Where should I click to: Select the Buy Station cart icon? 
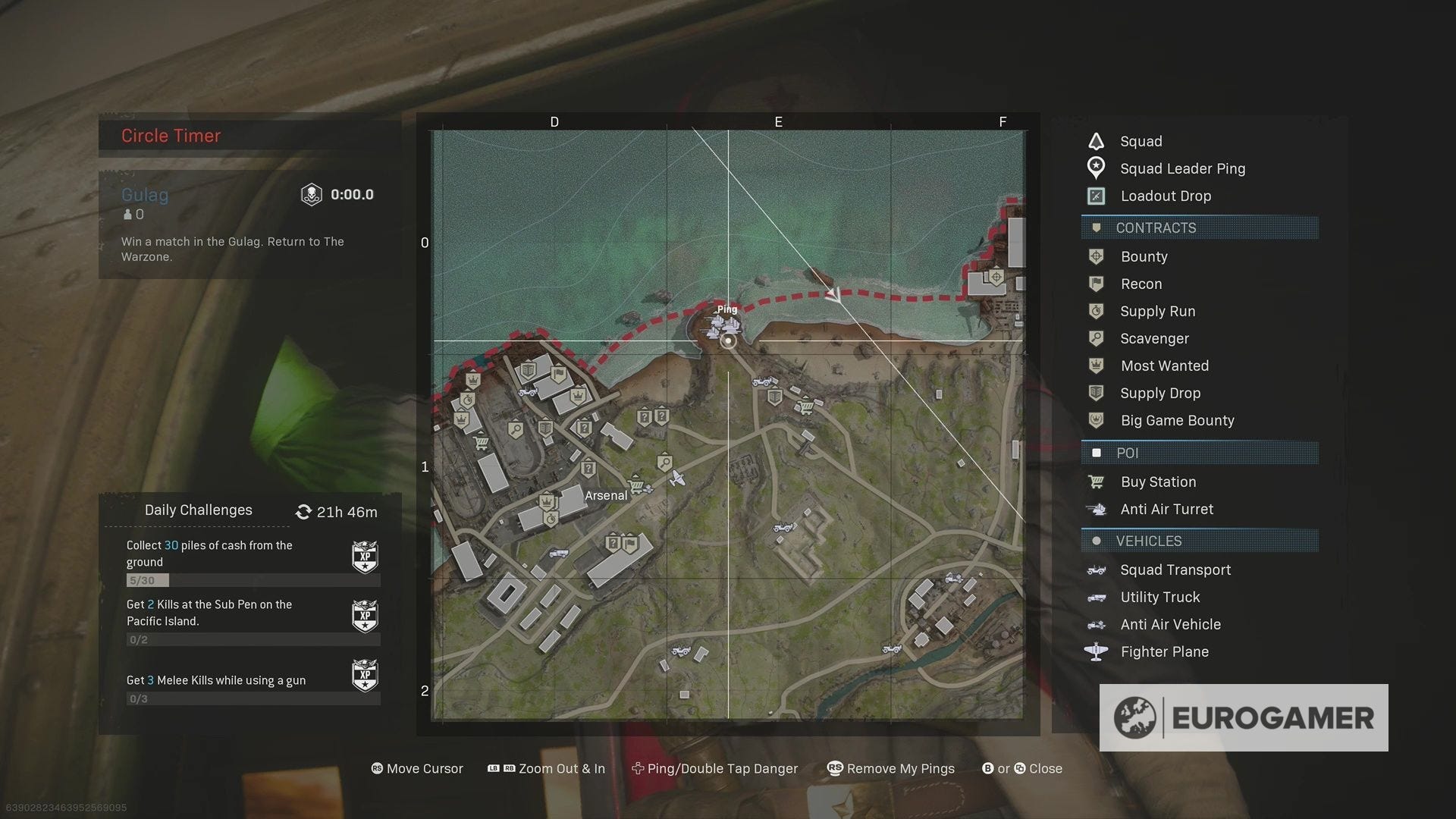tap(1096, 482)
